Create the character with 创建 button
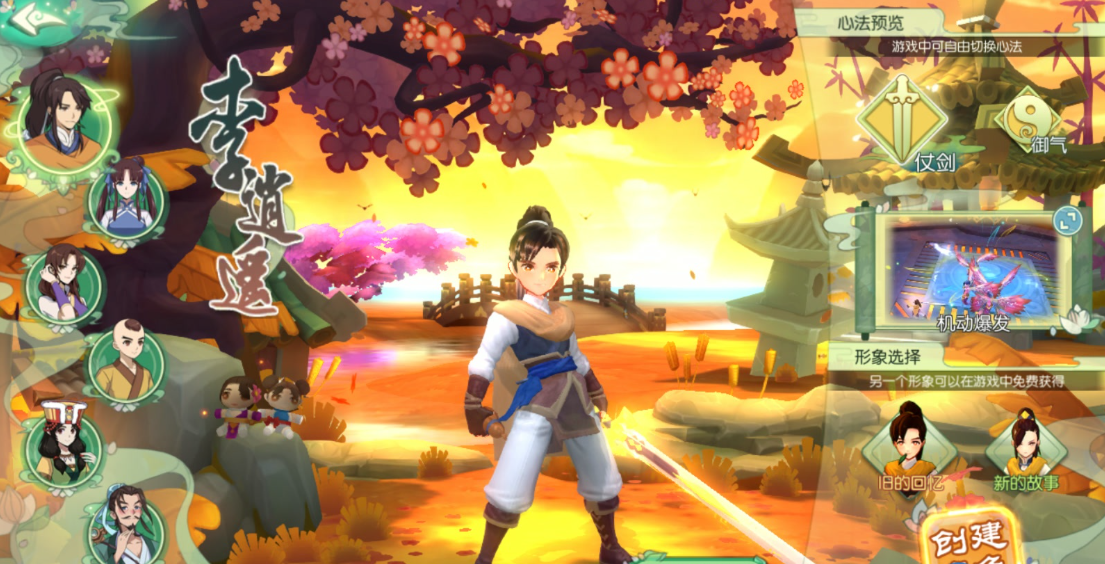The image size is (1105, 564). tap(968, 541)
